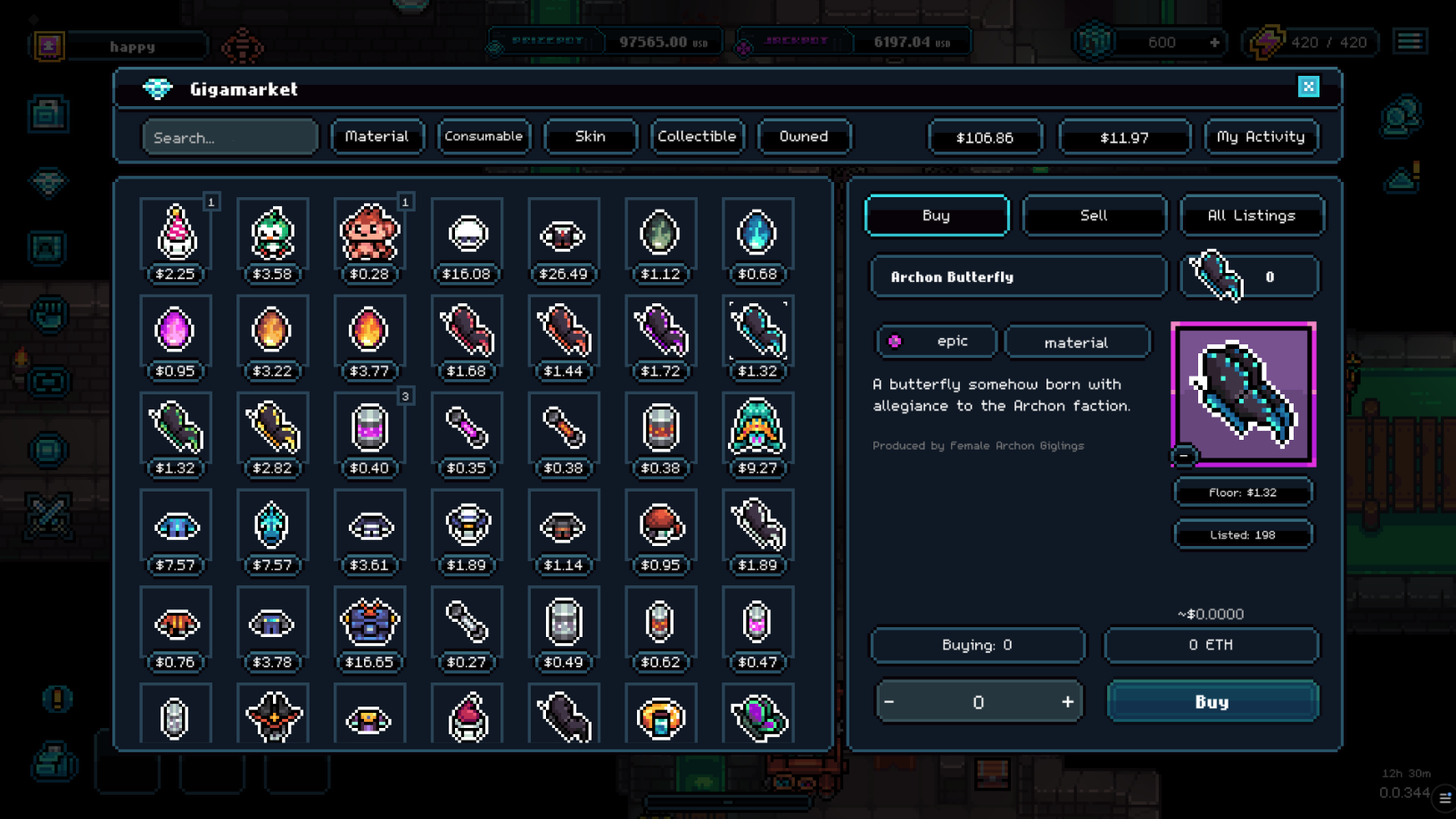Toggle the Owned filter

tap(803, 136)
